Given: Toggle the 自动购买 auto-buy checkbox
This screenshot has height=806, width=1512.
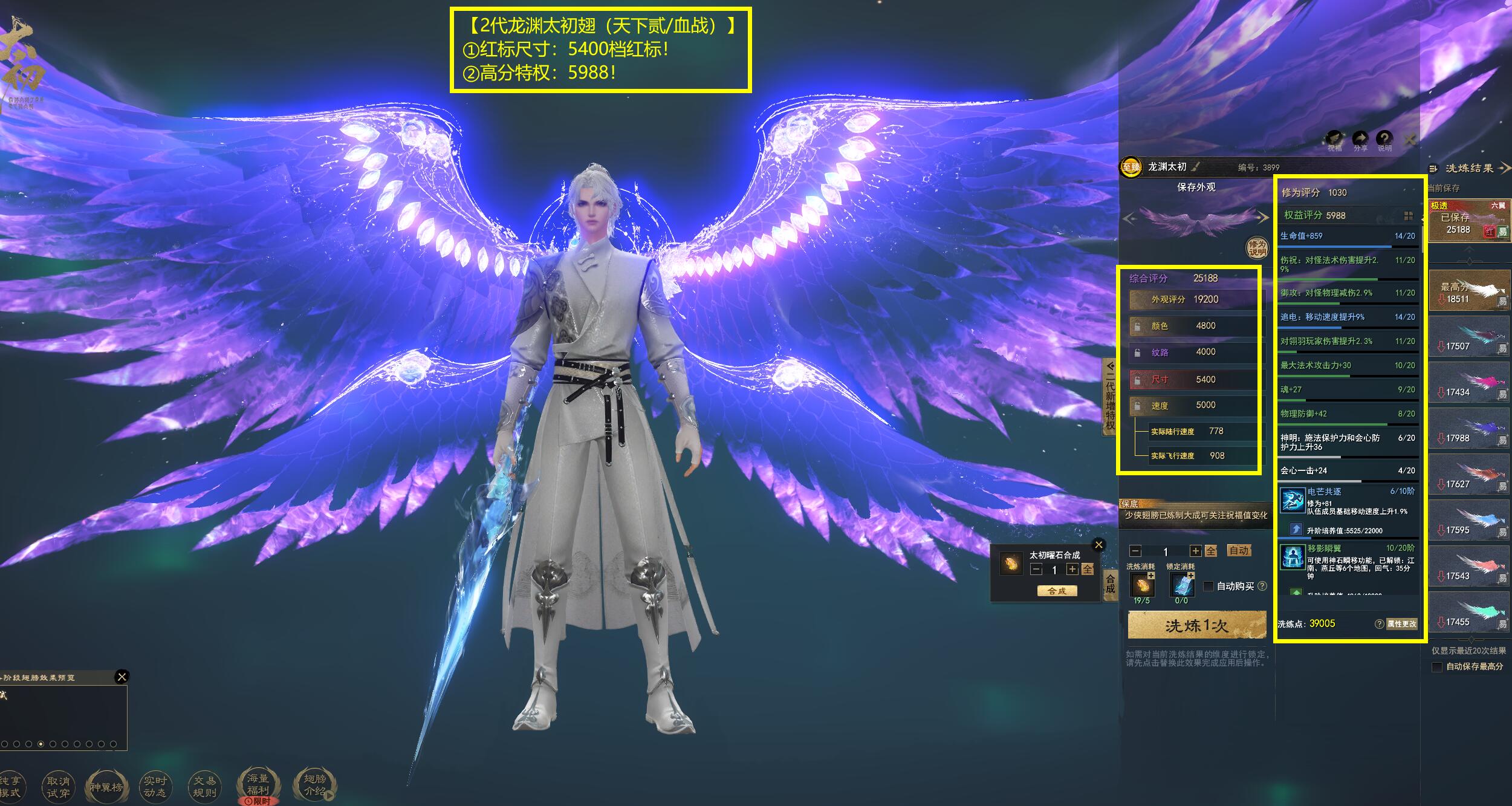Looking at the screenshot, I should (1209, 586).
